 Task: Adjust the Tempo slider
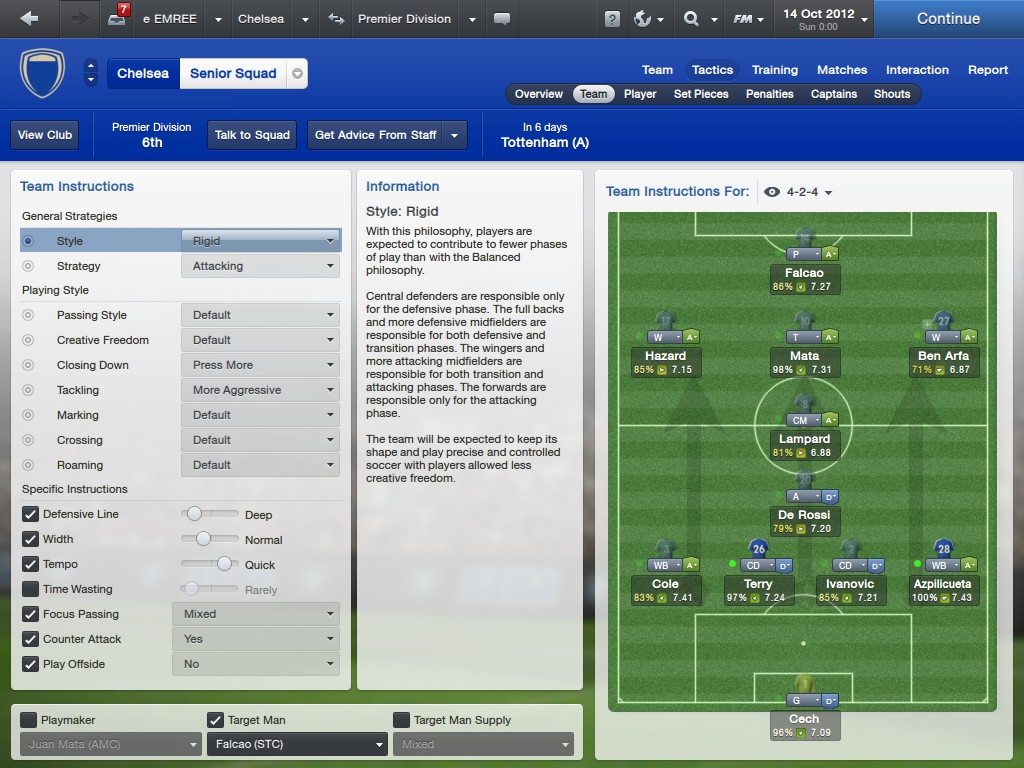pyautogui.click(x=224, y=564)
